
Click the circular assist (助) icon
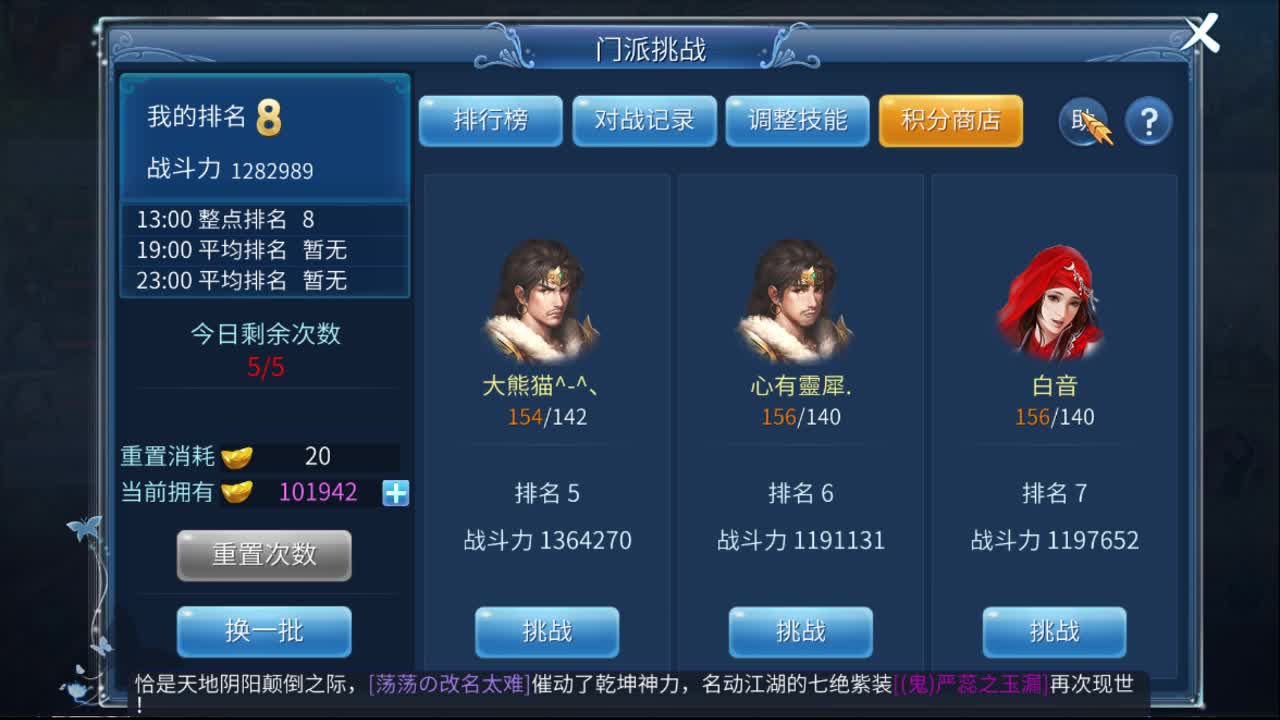click(1081, 122)
